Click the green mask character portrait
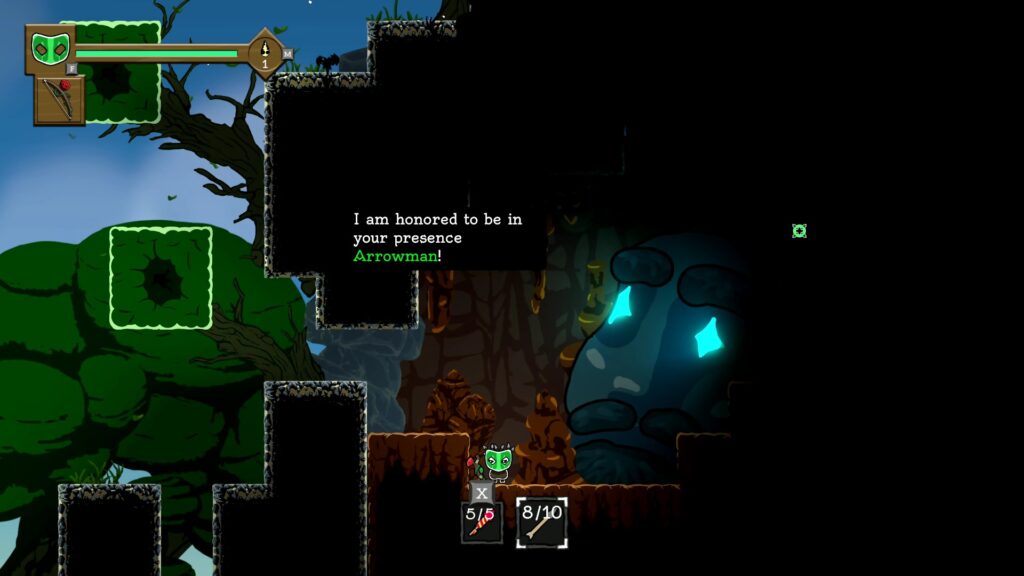This screenshot has width=1024, height=576. click(x=50, y=49)
